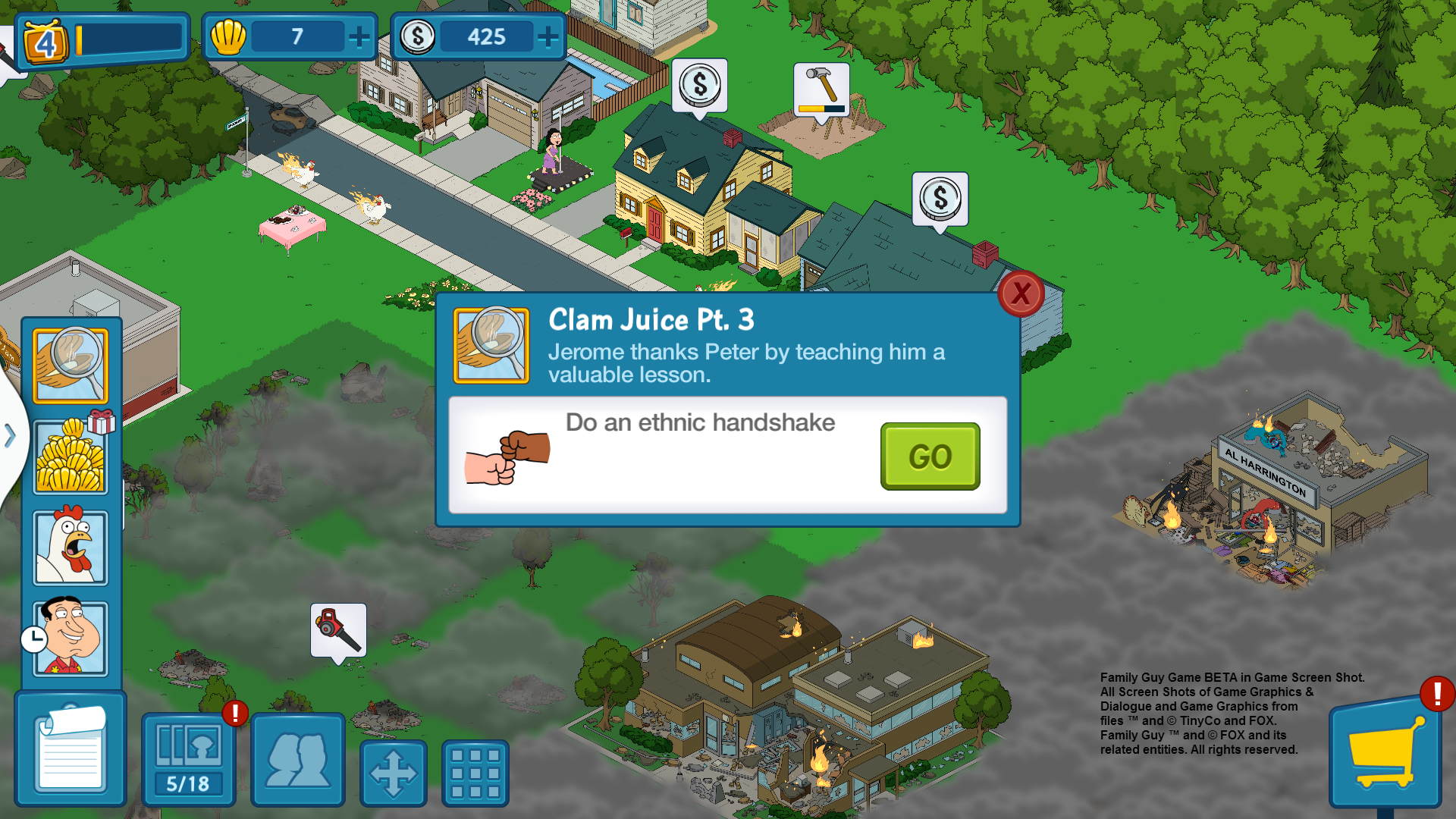Select the Quagmire character task icon
This screenshot has width=1456, height=819.
click(71, 638)
